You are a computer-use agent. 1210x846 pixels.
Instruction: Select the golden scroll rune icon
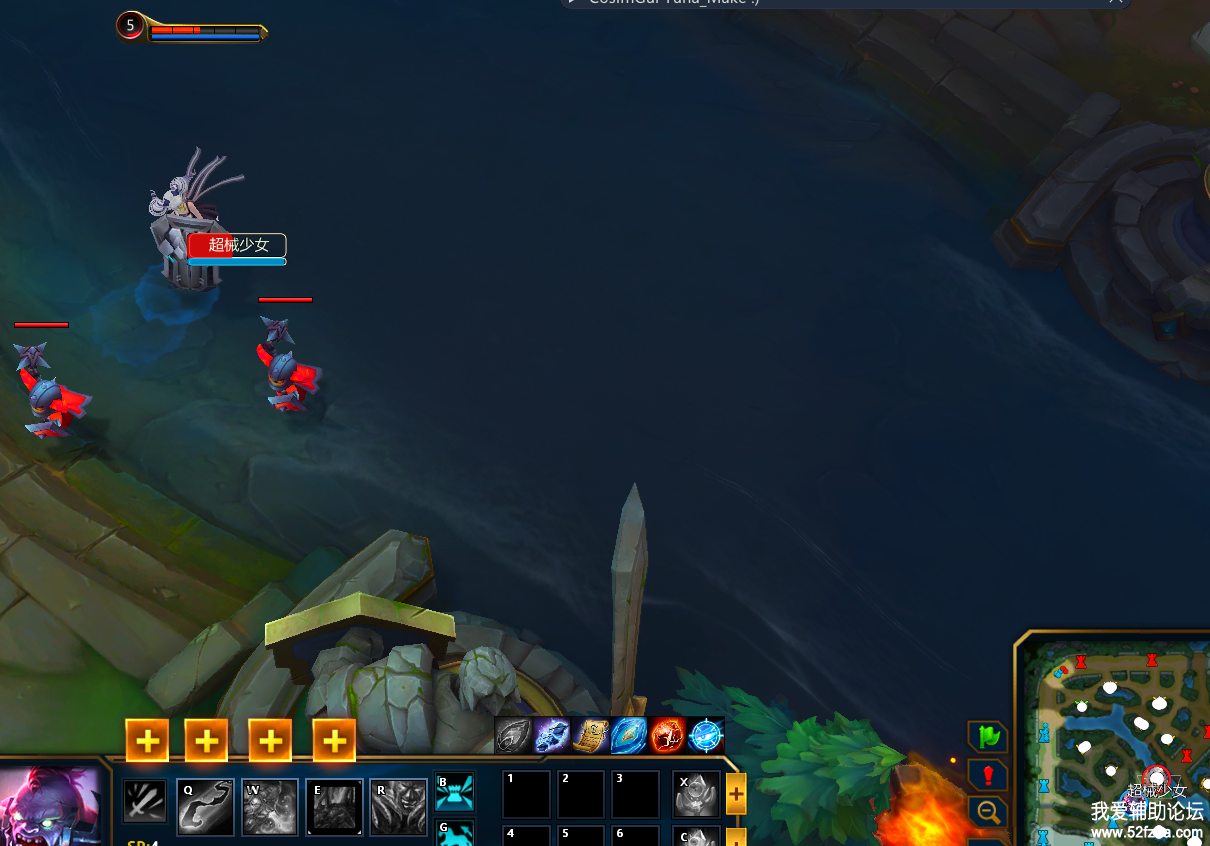pyautogui.click(x=590, y=736)
